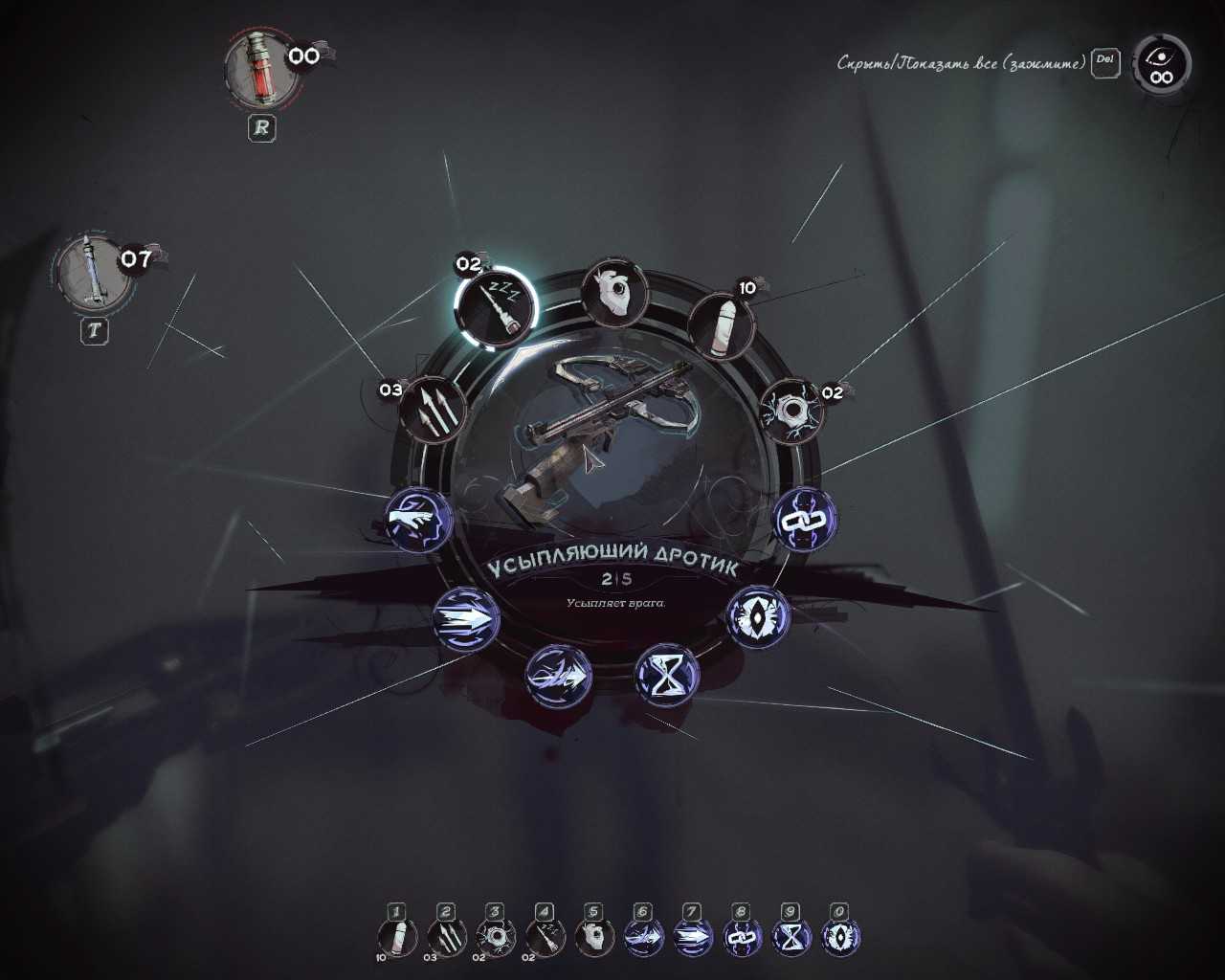
Task: Choose the Heart in the radial wheel
Action: pyautogui.click(x=613, y=292)
